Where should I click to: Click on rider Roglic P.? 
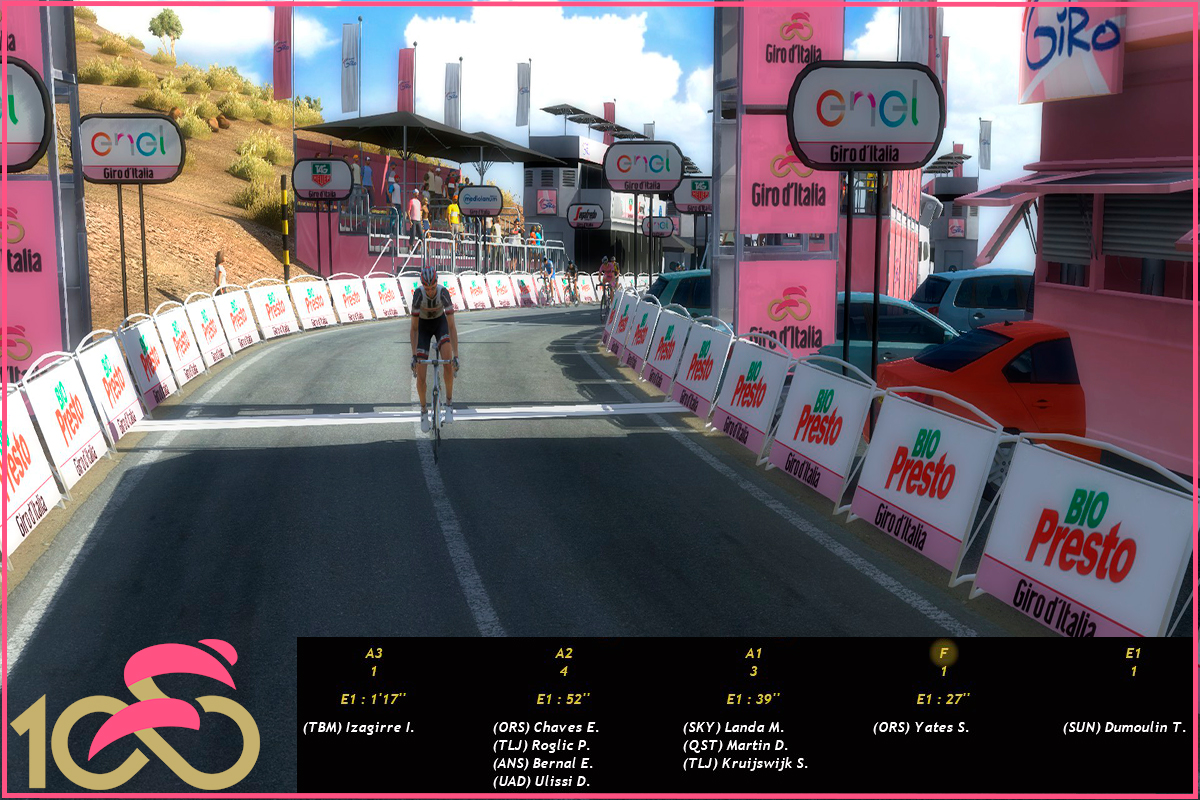pyautogui.click(x=544, y=745)
